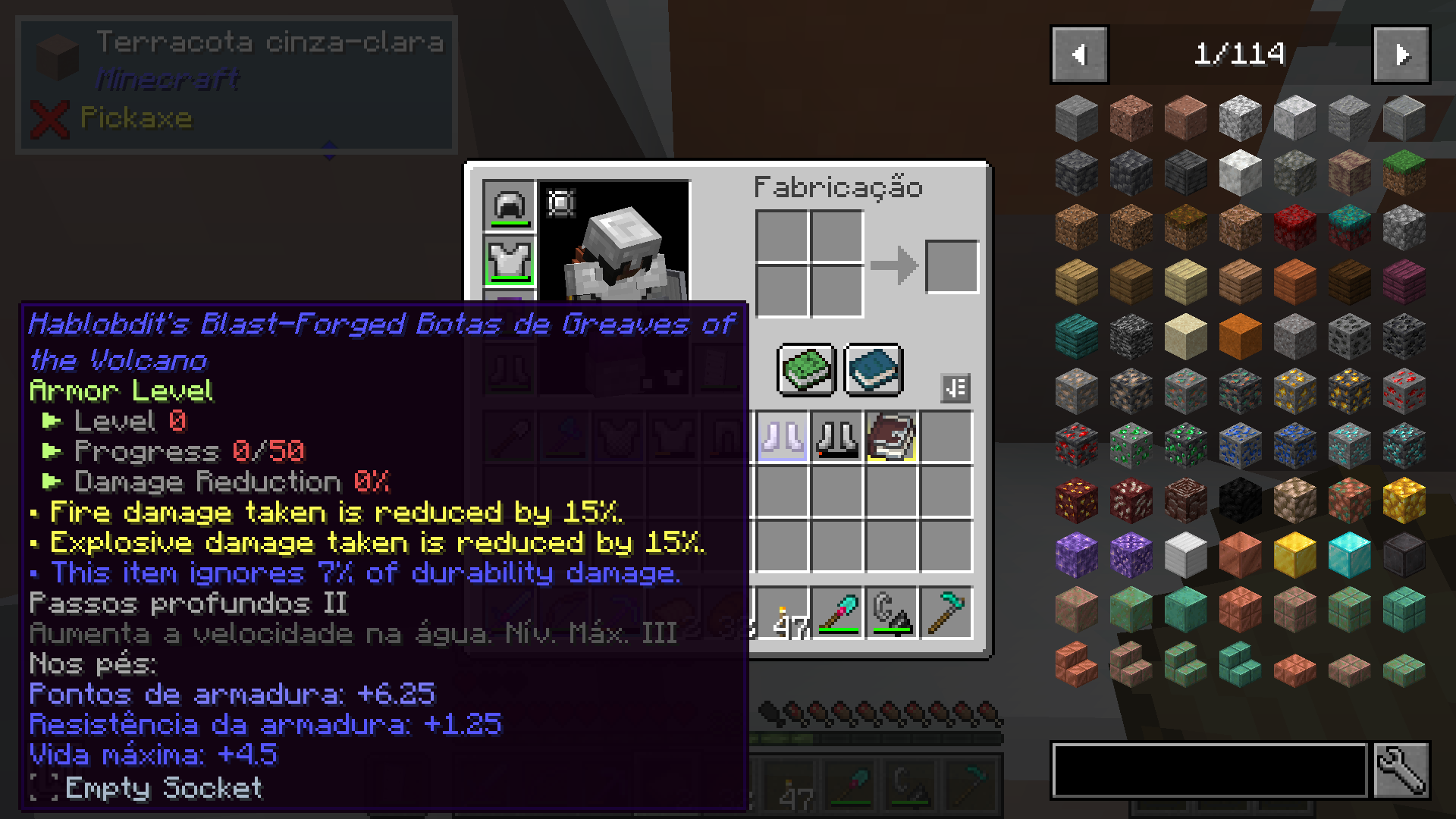Image resolution: width=1456 pixels, height=819 pixels.
Task: Select the enchanted book in the inventory
Action: coord(891,436)
